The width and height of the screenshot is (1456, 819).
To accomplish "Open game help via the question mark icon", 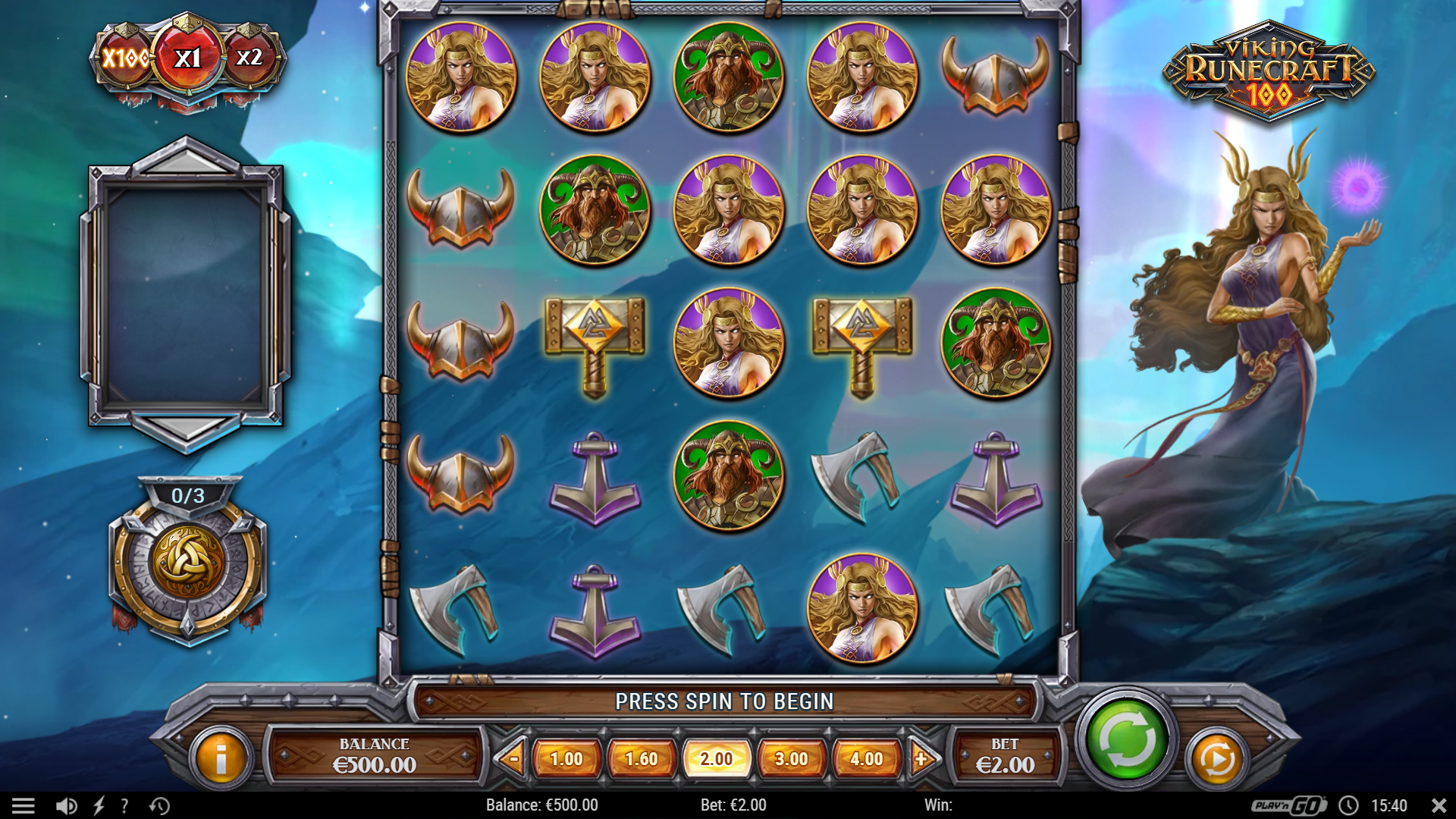I will (124, 805).
